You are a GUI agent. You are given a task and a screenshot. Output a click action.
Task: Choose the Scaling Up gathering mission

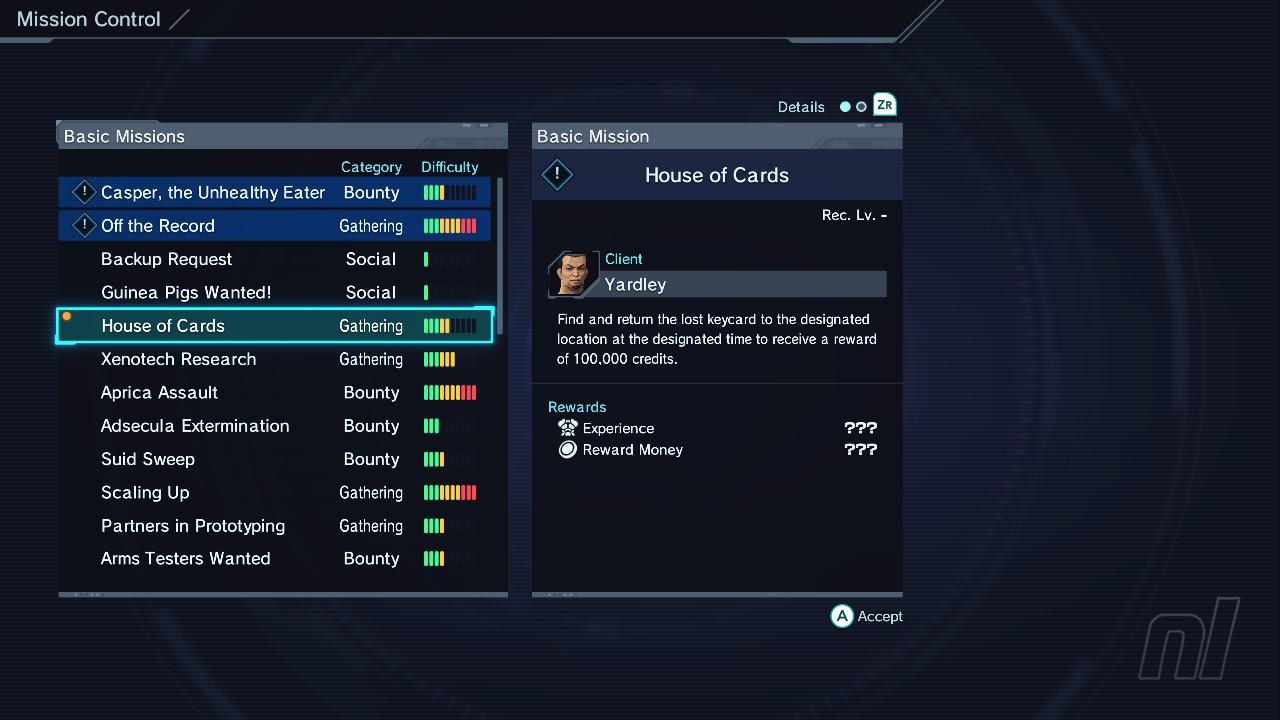[x=145, y=493]
